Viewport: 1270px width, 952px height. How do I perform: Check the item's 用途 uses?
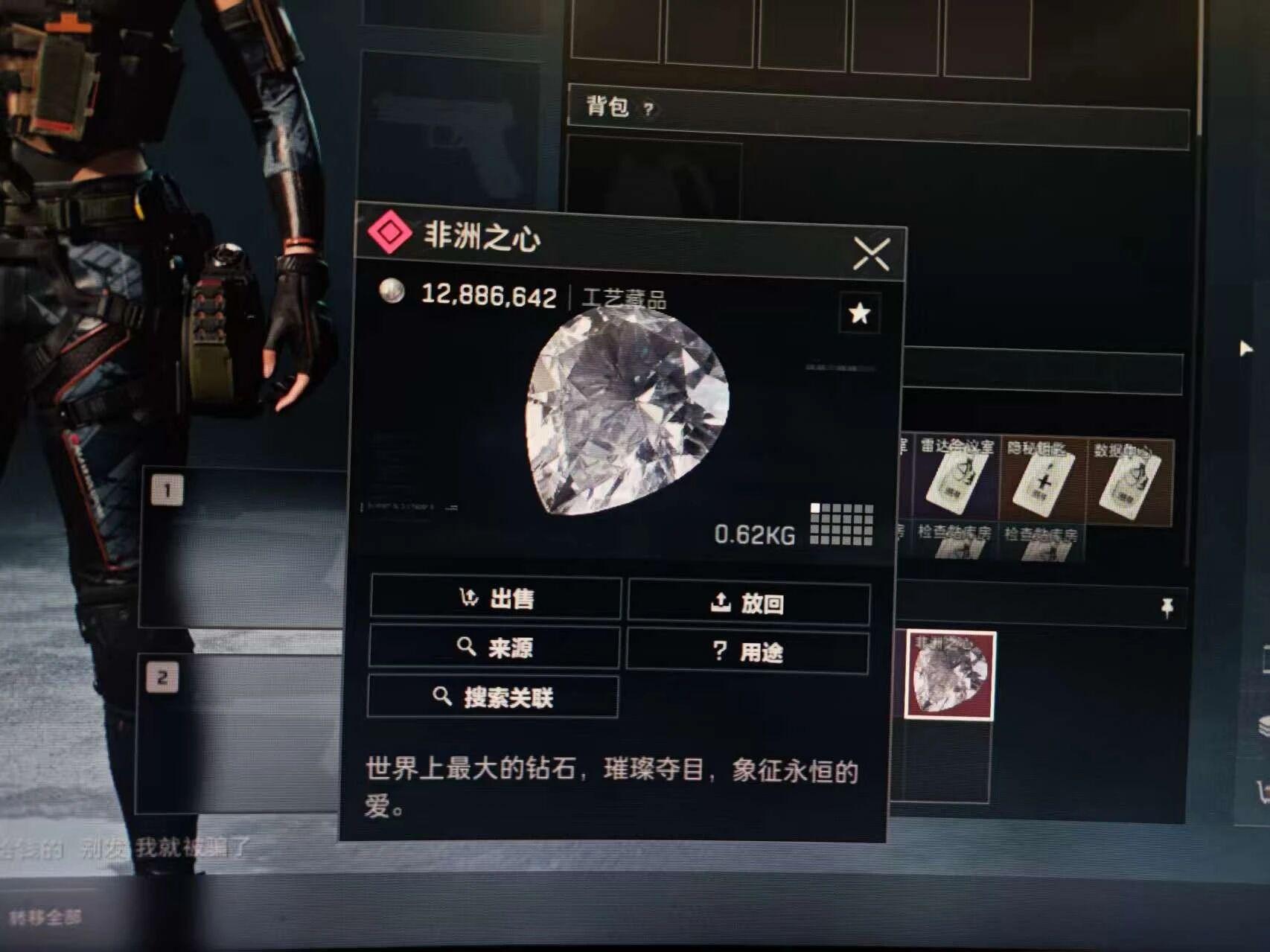coord(747,652)
